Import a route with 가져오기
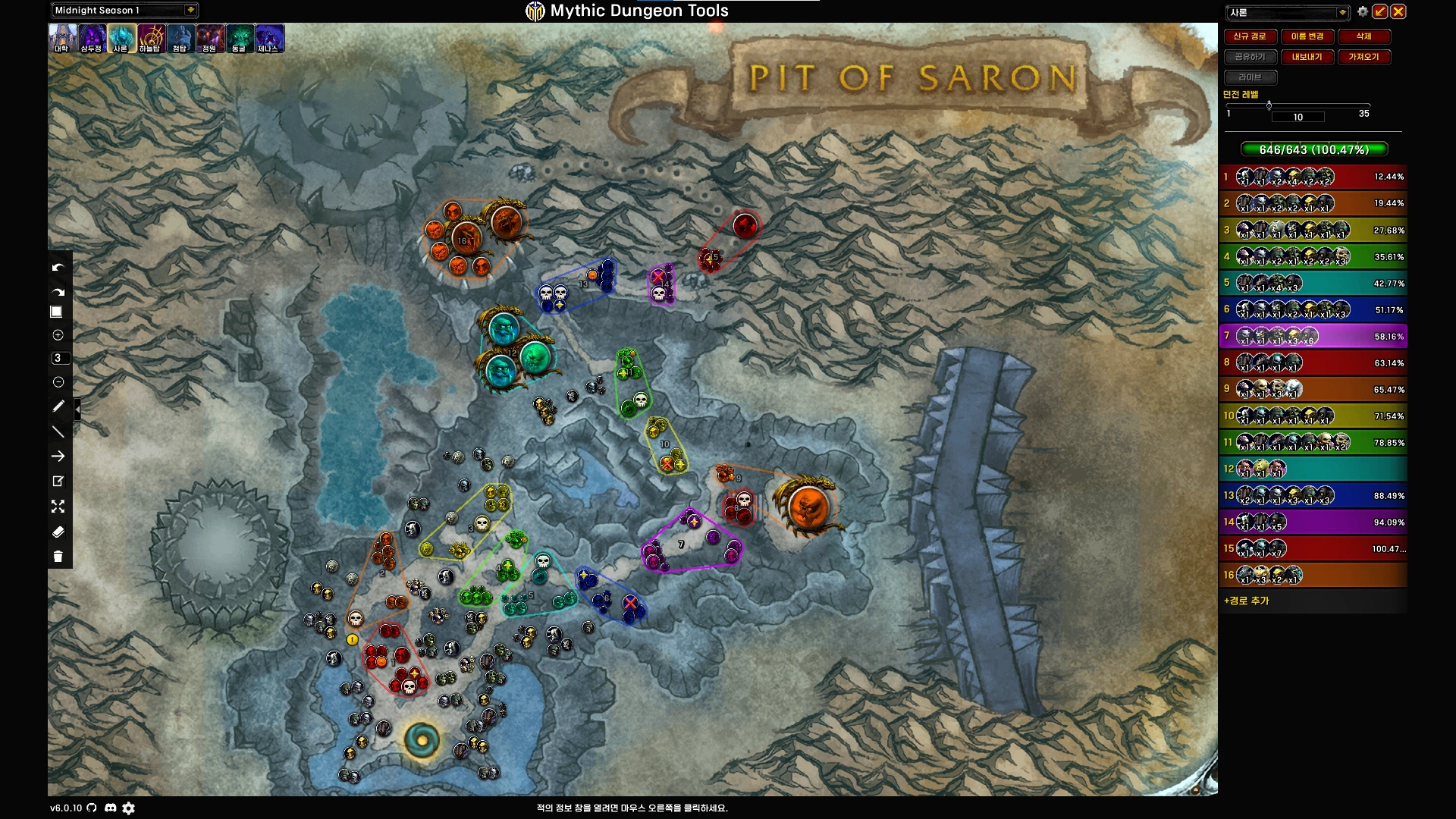 tap(1363, 57)
